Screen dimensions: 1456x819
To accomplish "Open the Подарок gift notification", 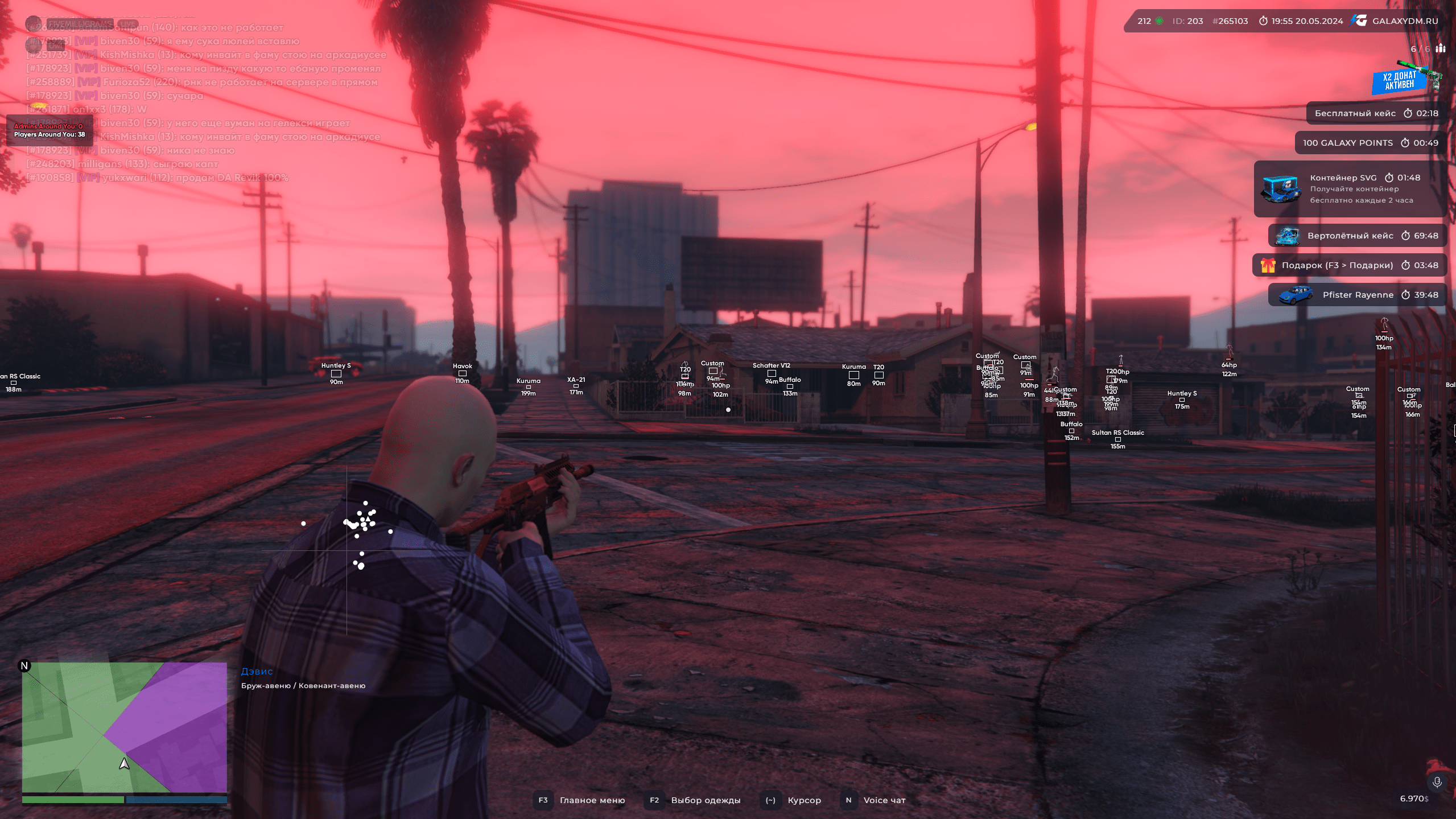I will (1349, 265).
